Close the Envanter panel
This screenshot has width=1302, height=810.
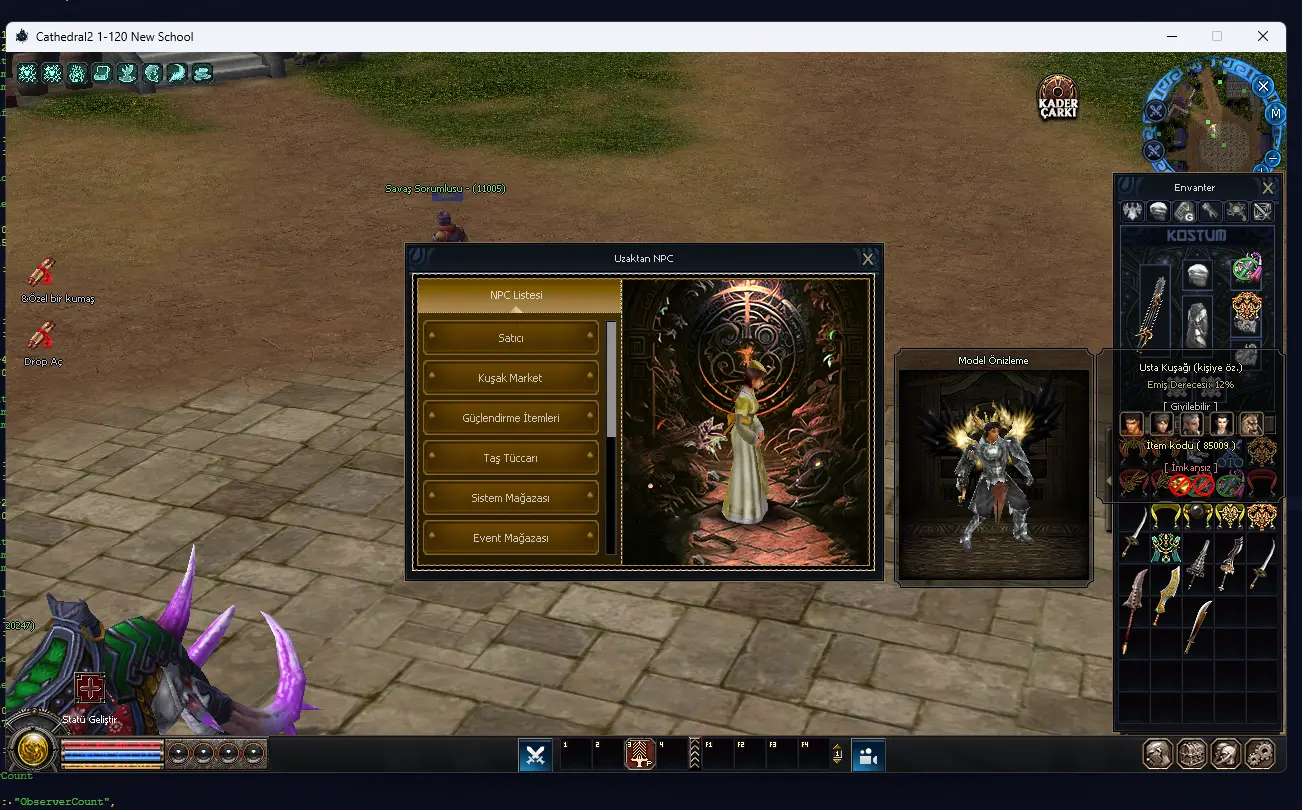[1267, 187]
